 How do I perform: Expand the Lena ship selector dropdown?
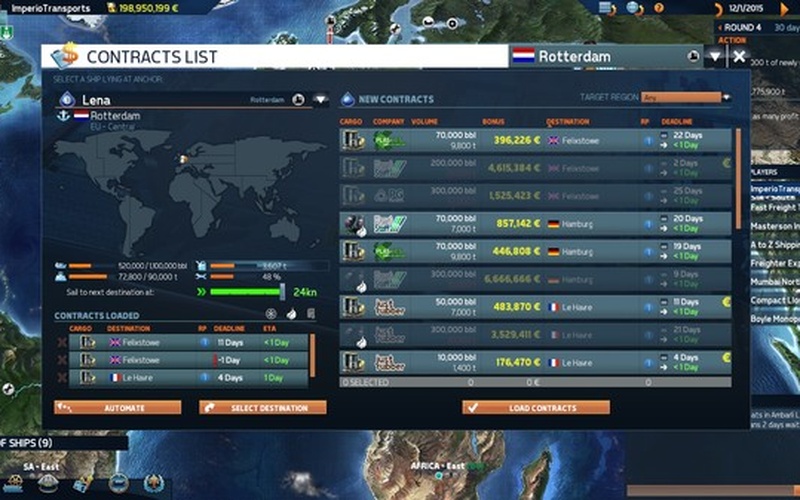pyautogui.click(x=319, y=100)
